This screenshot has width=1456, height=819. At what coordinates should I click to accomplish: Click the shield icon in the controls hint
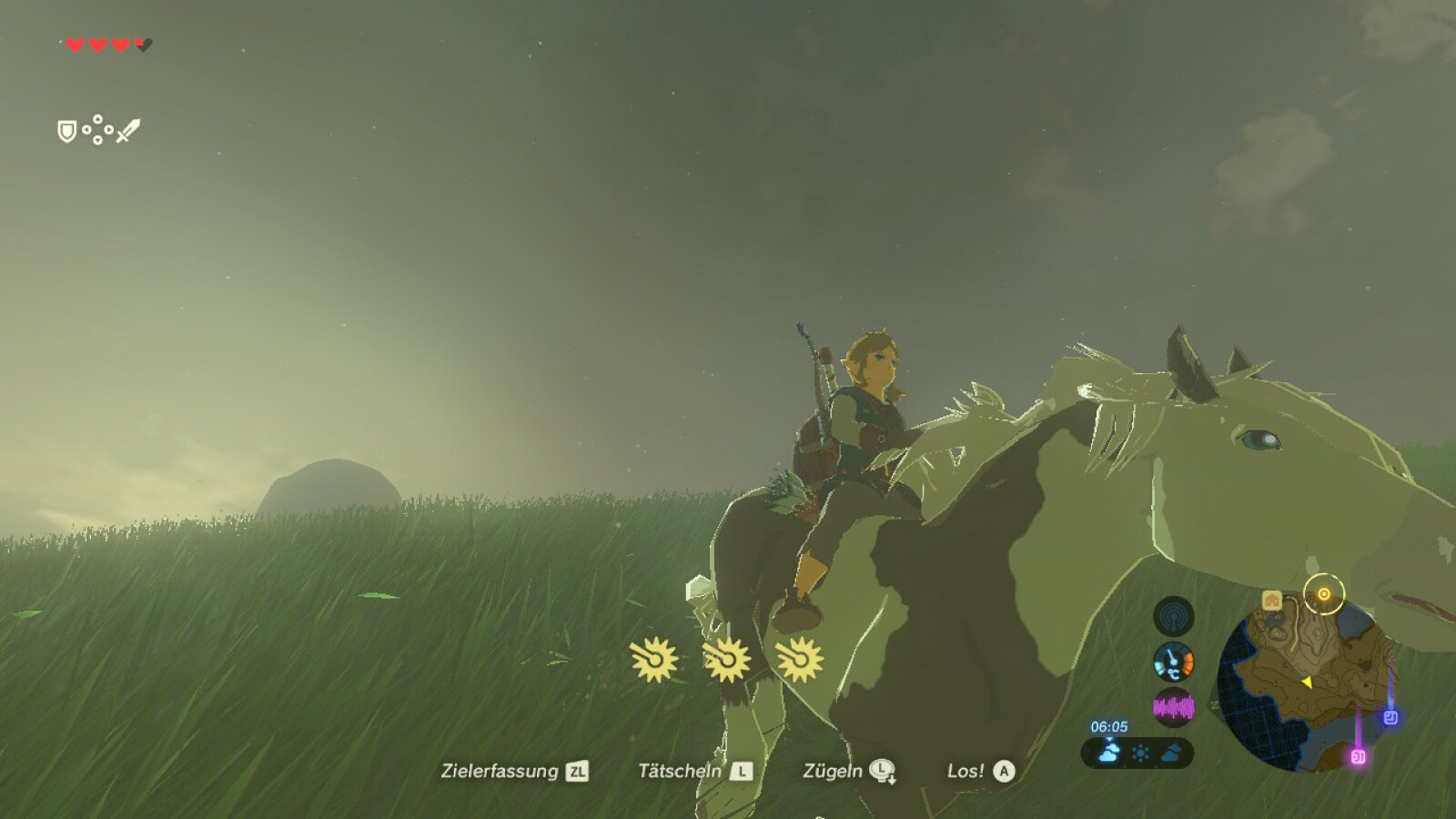coord(66,131)
